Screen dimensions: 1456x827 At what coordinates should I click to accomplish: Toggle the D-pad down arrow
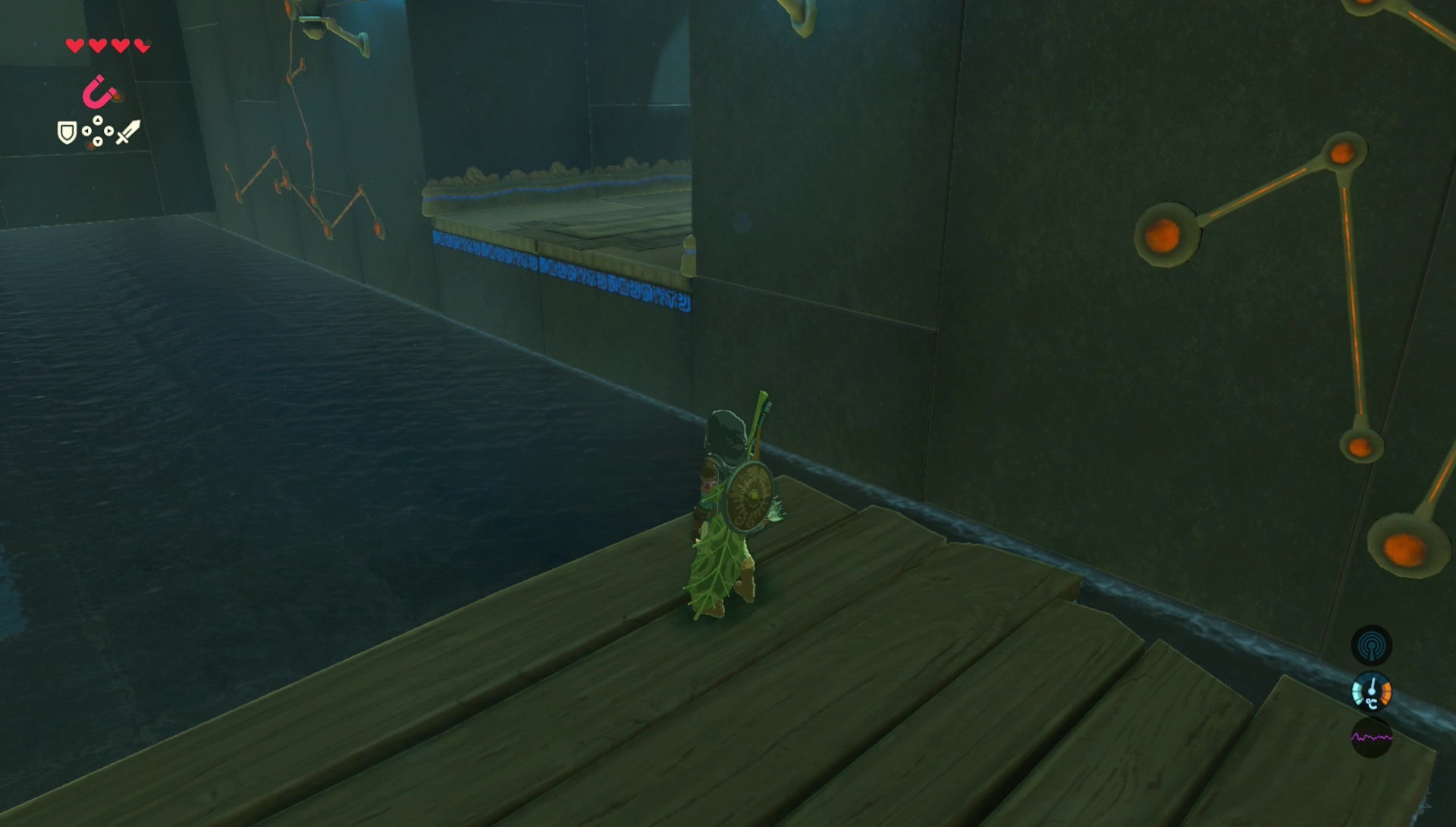click(x=98, y=141)
